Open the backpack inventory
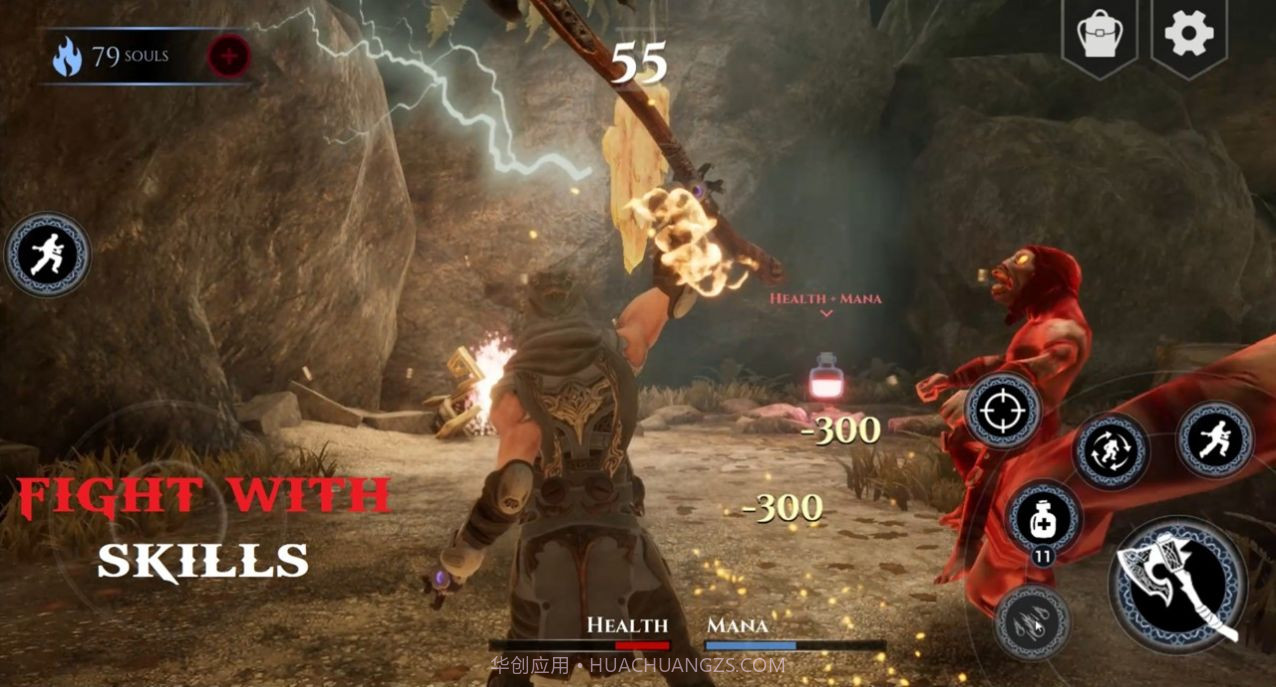Image resolution: width=1276 pixels, height=687 pixels. coord(1098,37)
